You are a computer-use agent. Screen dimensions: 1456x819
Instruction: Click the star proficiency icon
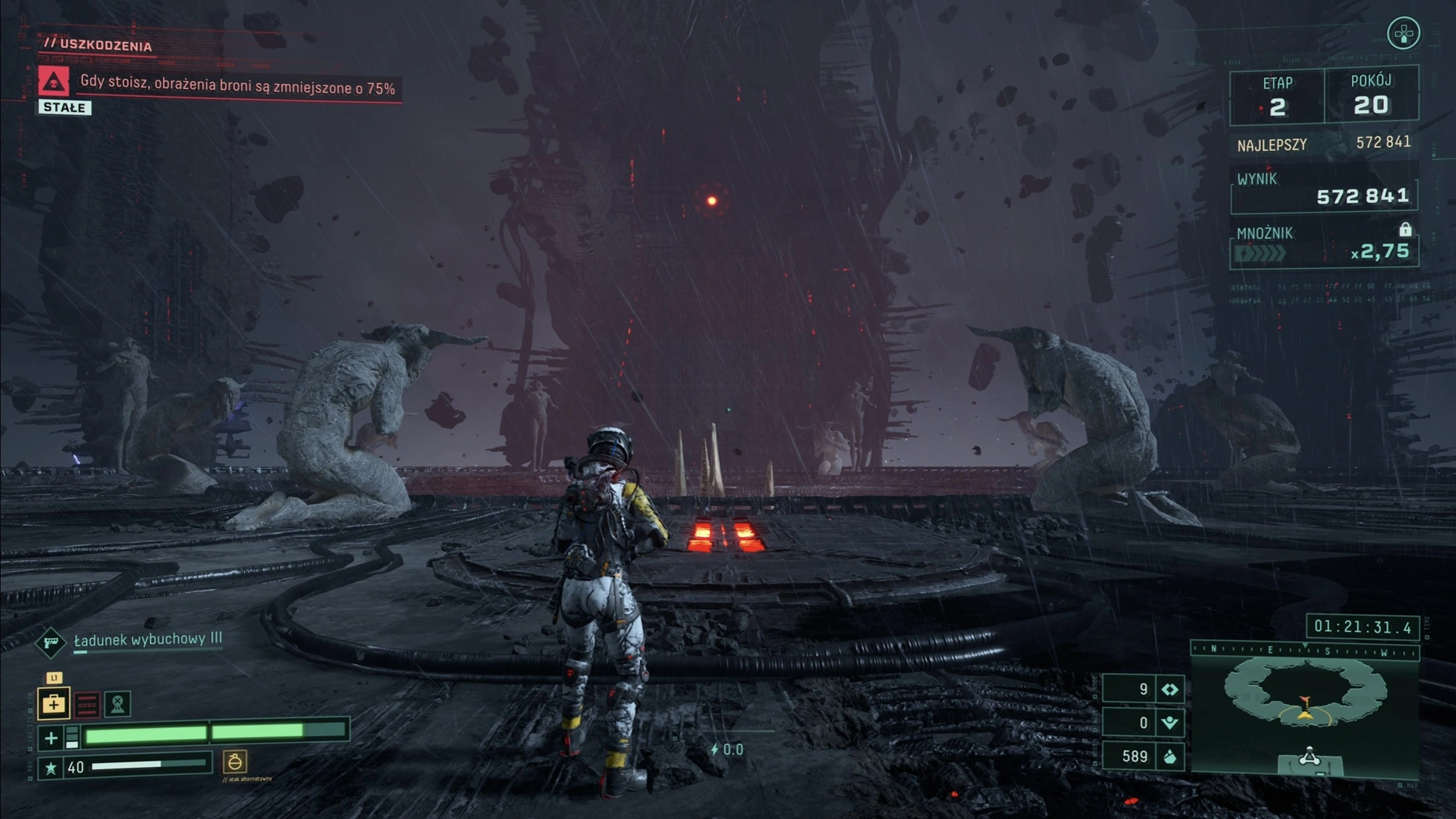tap(51, 768)
